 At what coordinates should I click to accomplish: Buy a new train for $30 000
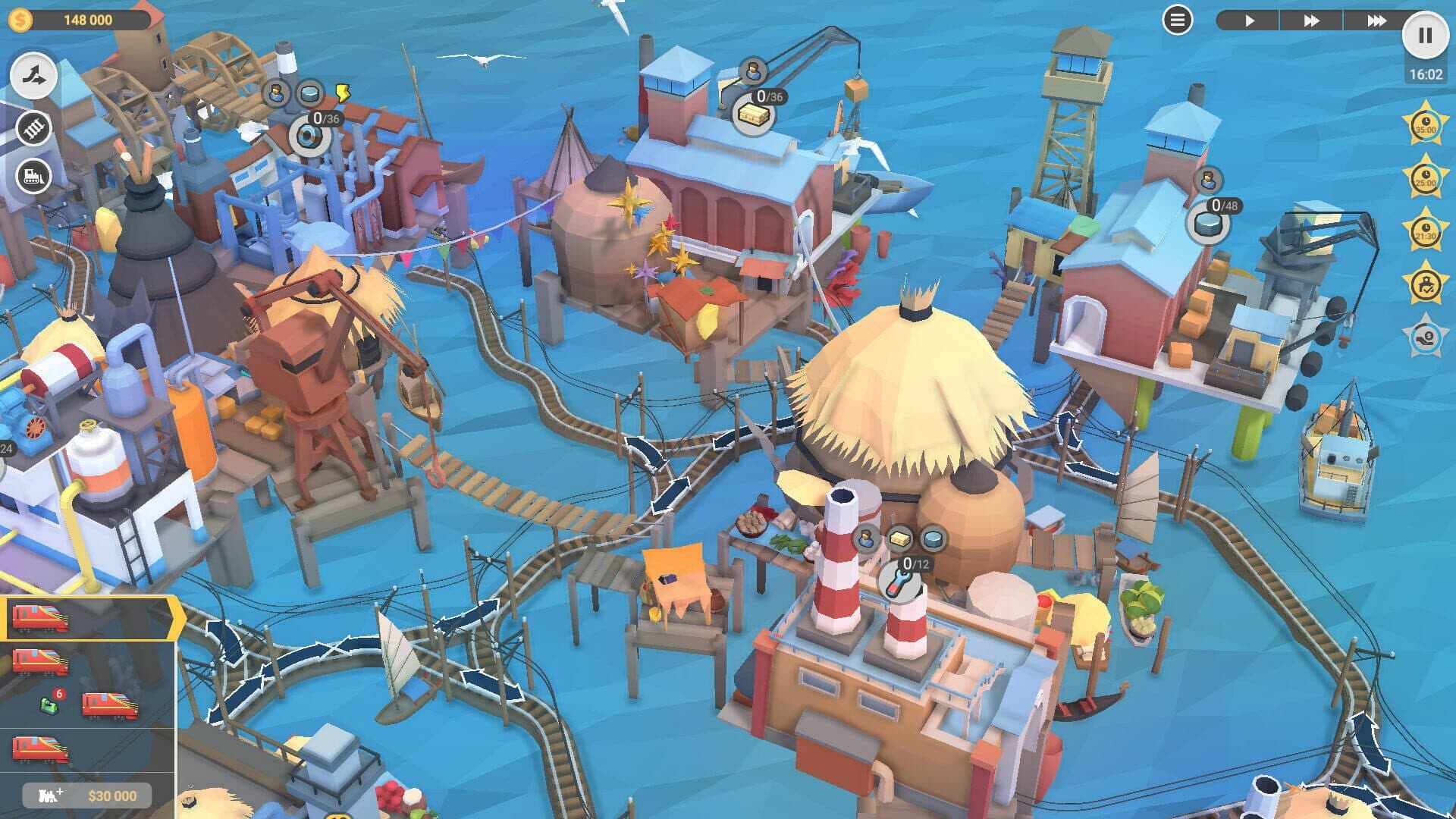coord(86,795)
